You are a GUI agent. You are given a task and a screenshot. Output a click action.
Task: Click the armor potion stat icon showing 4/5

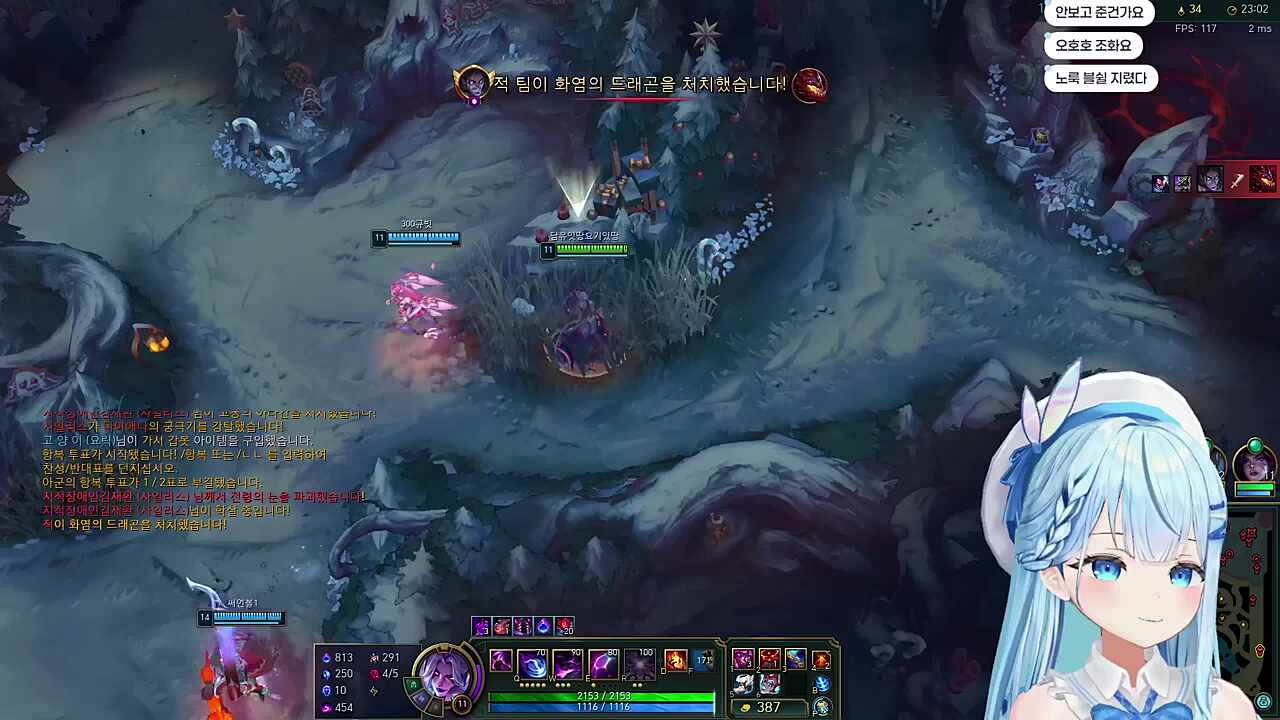(x=375, y=673)
